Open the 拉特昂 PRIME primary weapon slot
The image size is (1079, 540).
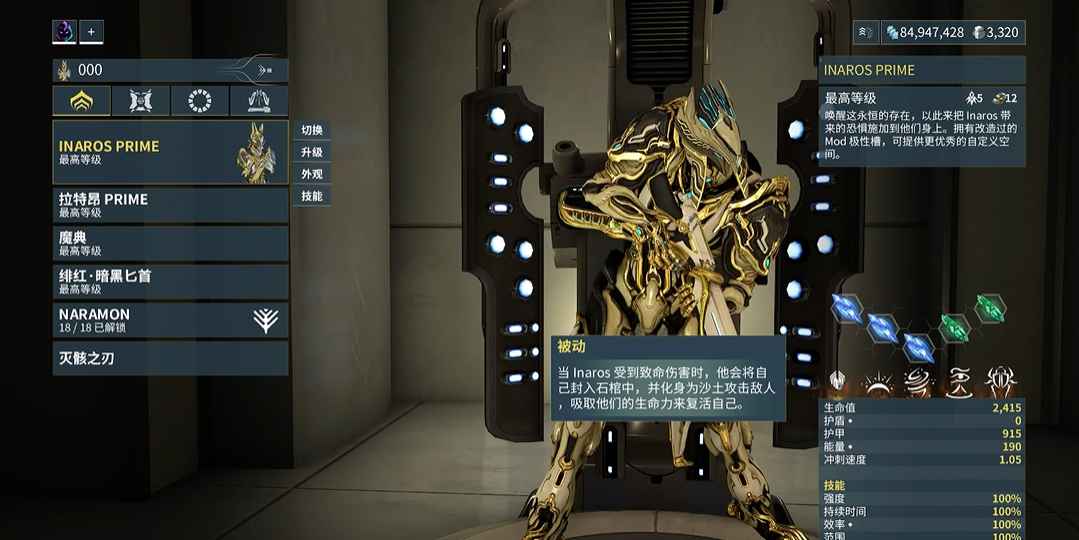click(x=170, y=205)
